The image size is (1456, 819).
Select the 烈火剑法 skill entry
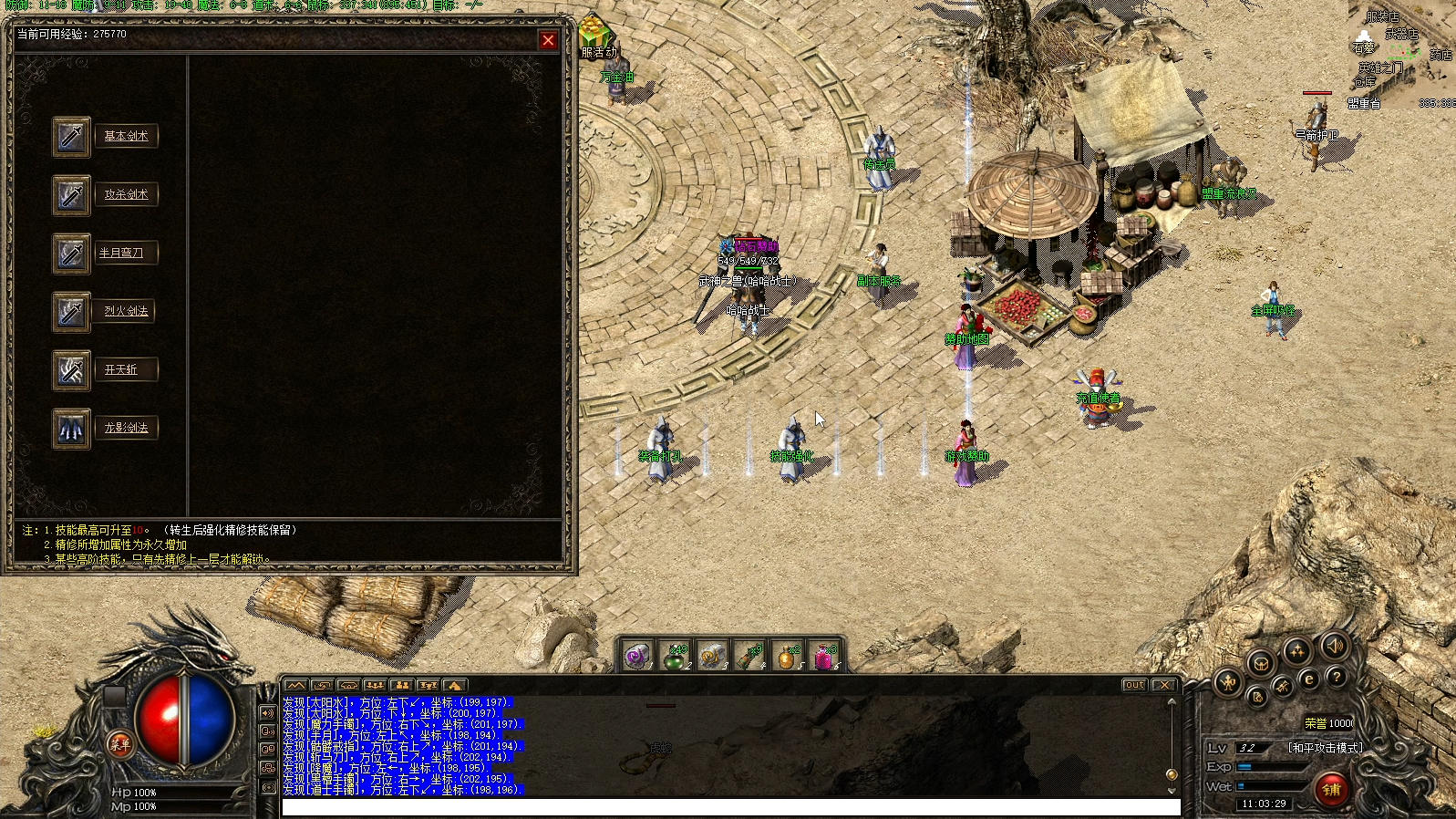pos(126,311)
